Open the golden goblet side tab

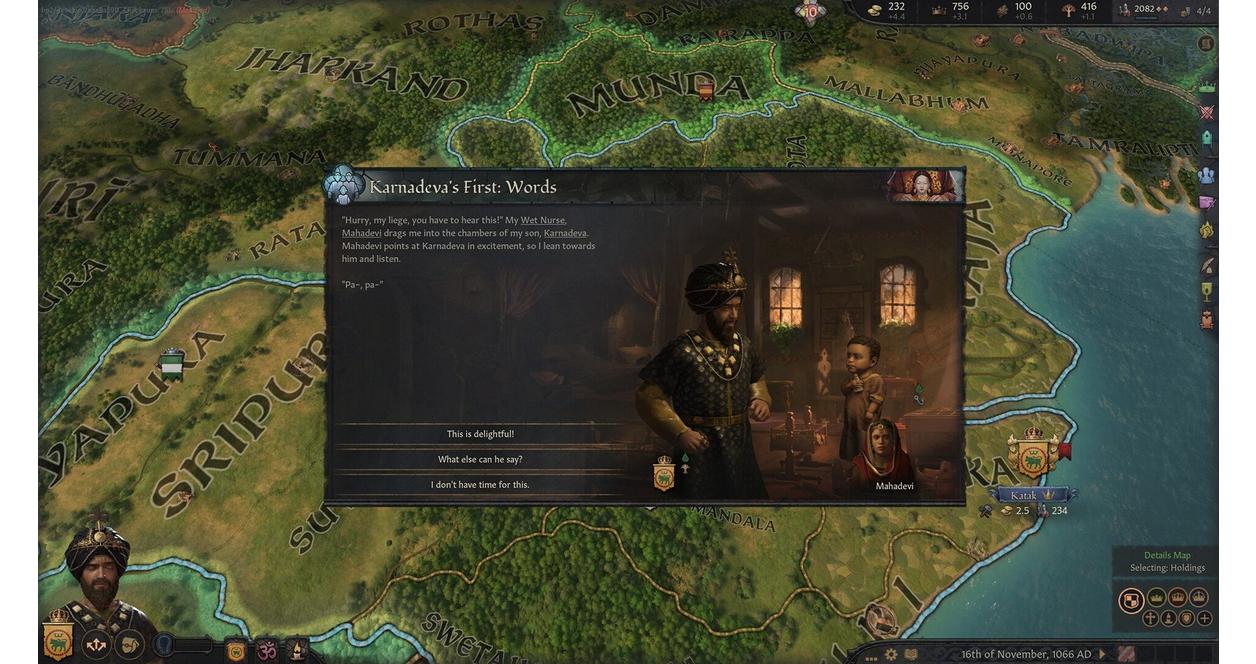(1207, 292)
